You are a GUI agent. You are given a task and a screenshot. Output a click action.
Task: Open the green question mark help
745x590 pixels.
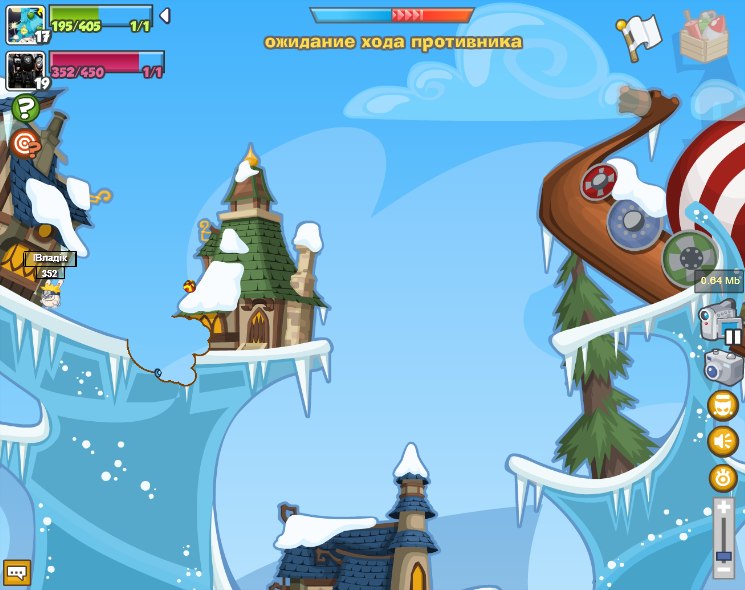[25, 108]
